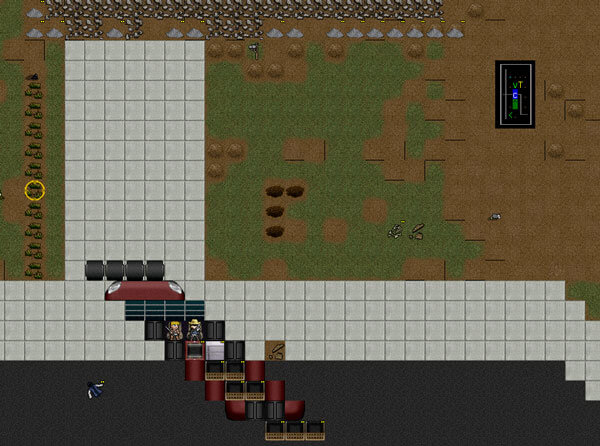The image size is (600, 446).
Task: Click the black minimap panel
Action: (x=515, y=94)
